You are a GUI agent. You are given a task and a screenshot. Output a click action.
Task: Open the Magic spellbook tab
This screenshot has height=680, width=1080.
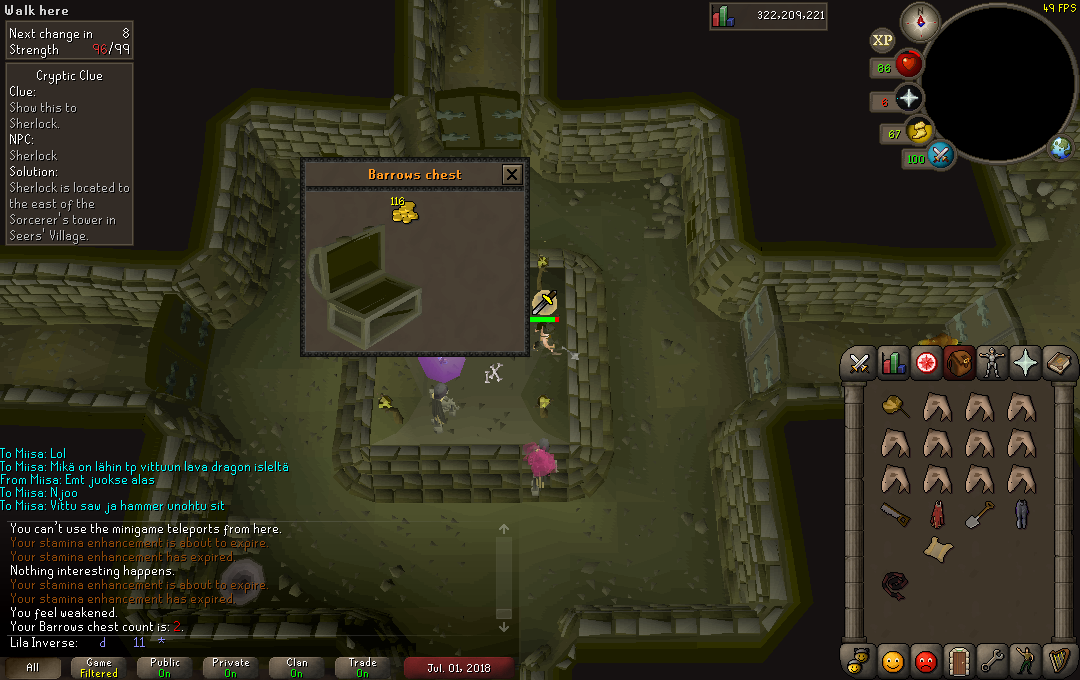click(1059, 364)
